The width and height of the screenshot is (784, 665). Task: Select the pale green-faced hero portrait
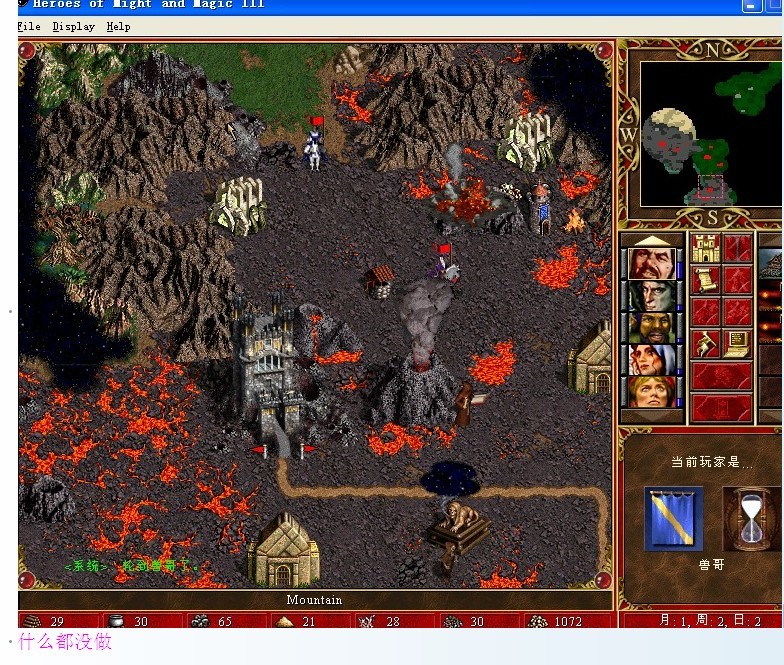651,297
